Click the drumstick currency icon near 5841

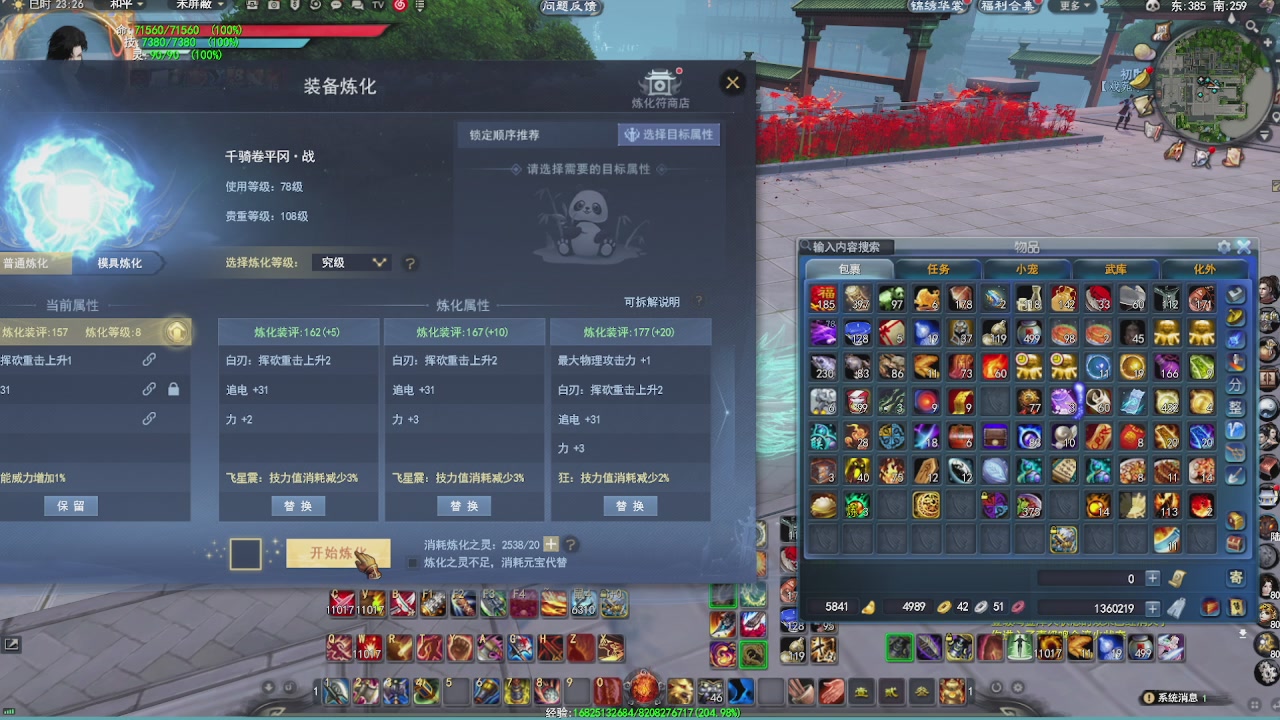point(869,607)
